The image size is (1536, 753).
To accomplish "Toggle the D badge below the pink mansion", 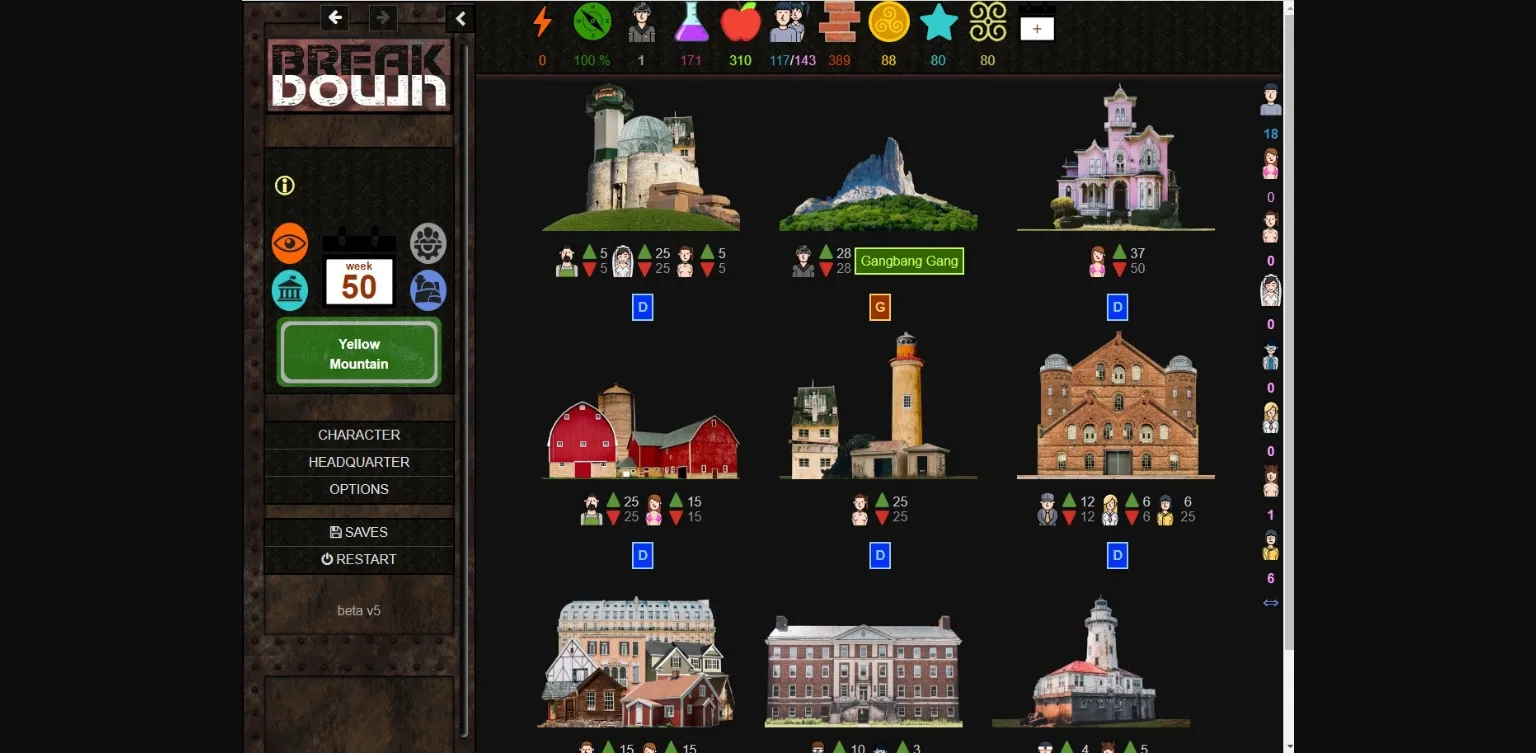I will [x=1115, y=307].
